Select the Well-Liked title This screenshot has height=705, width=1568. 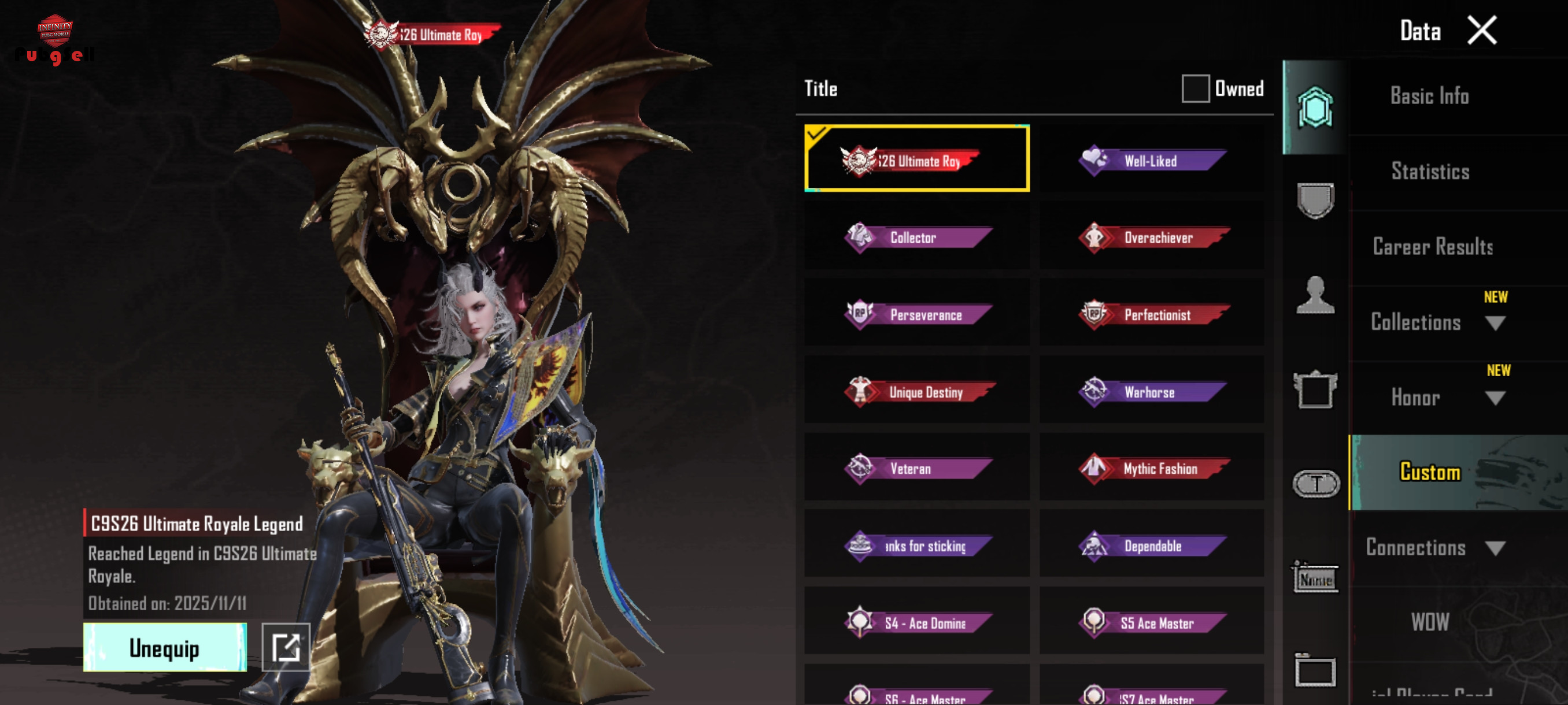tap(1151, 161)
